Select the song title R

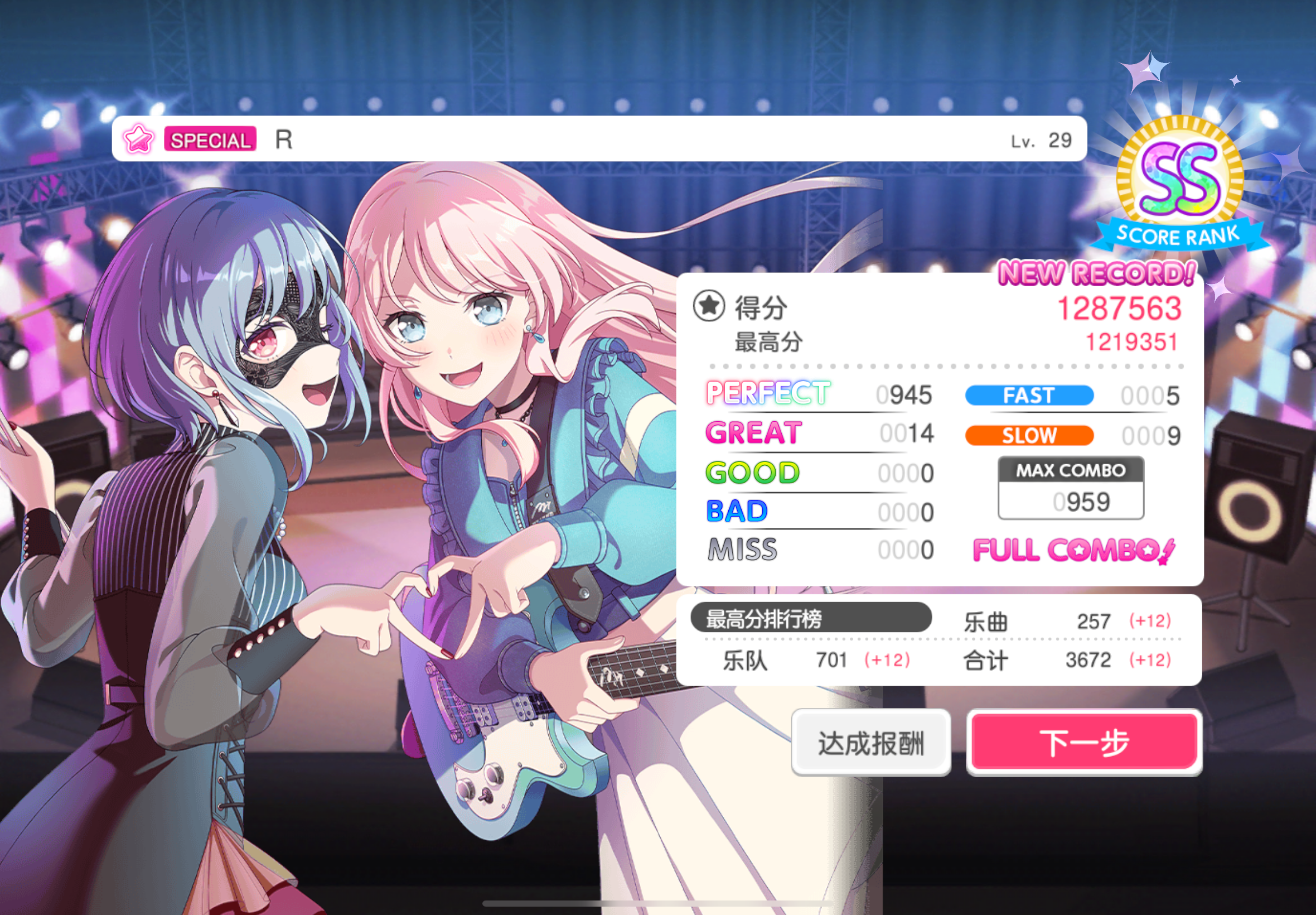[285, 139]
